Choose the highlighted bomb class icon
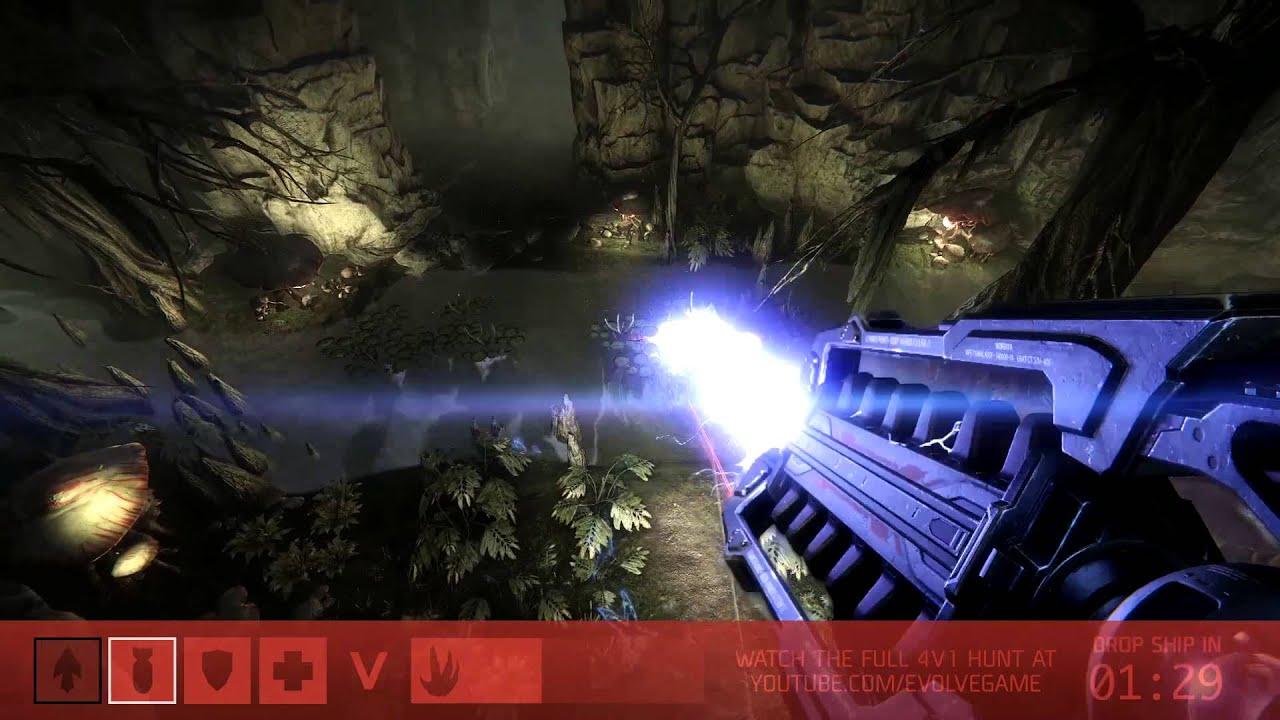This screenshot has width=1280, height=720. (142, 671)
